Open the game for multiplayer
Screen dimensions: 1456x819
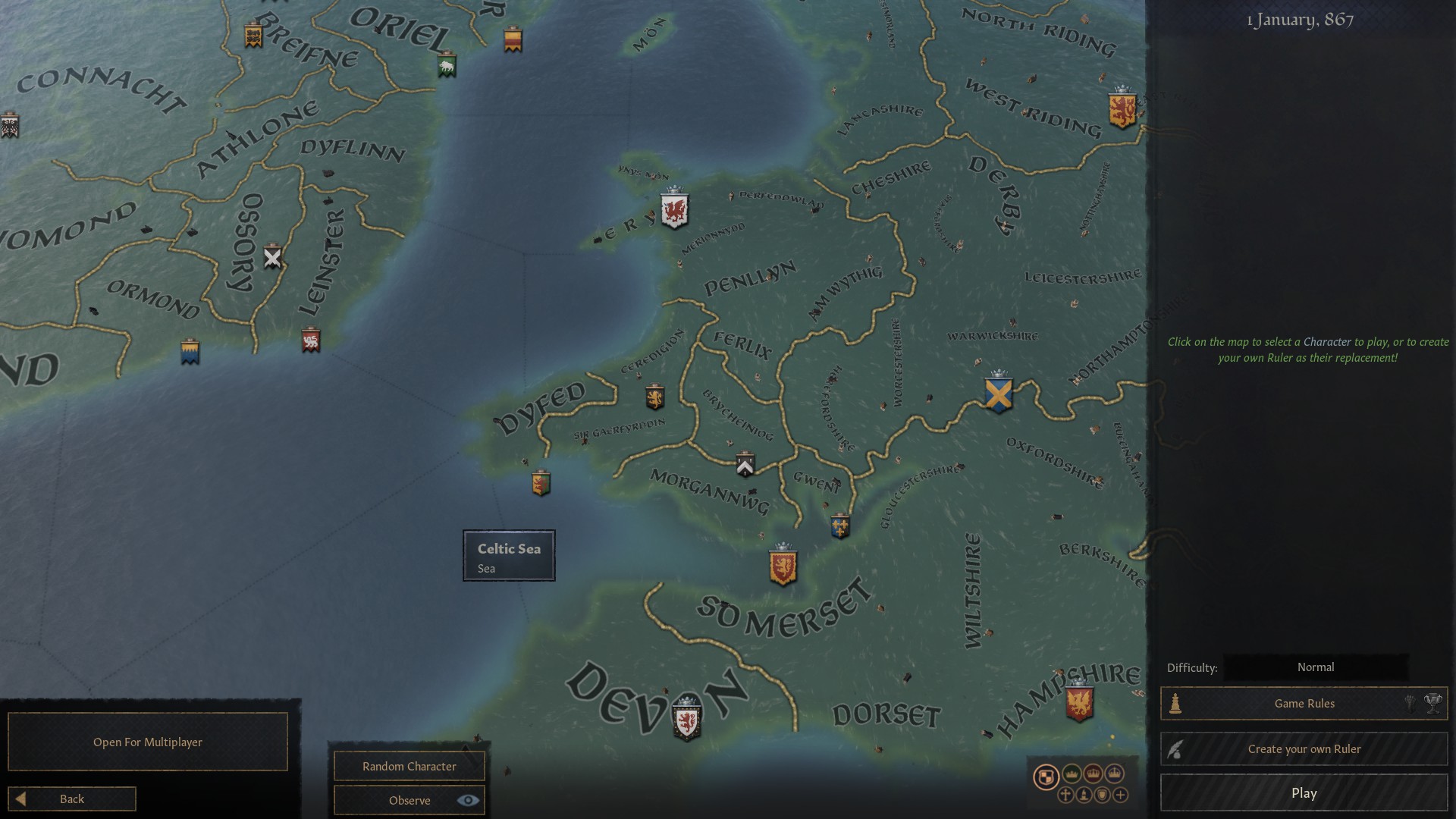147,742
